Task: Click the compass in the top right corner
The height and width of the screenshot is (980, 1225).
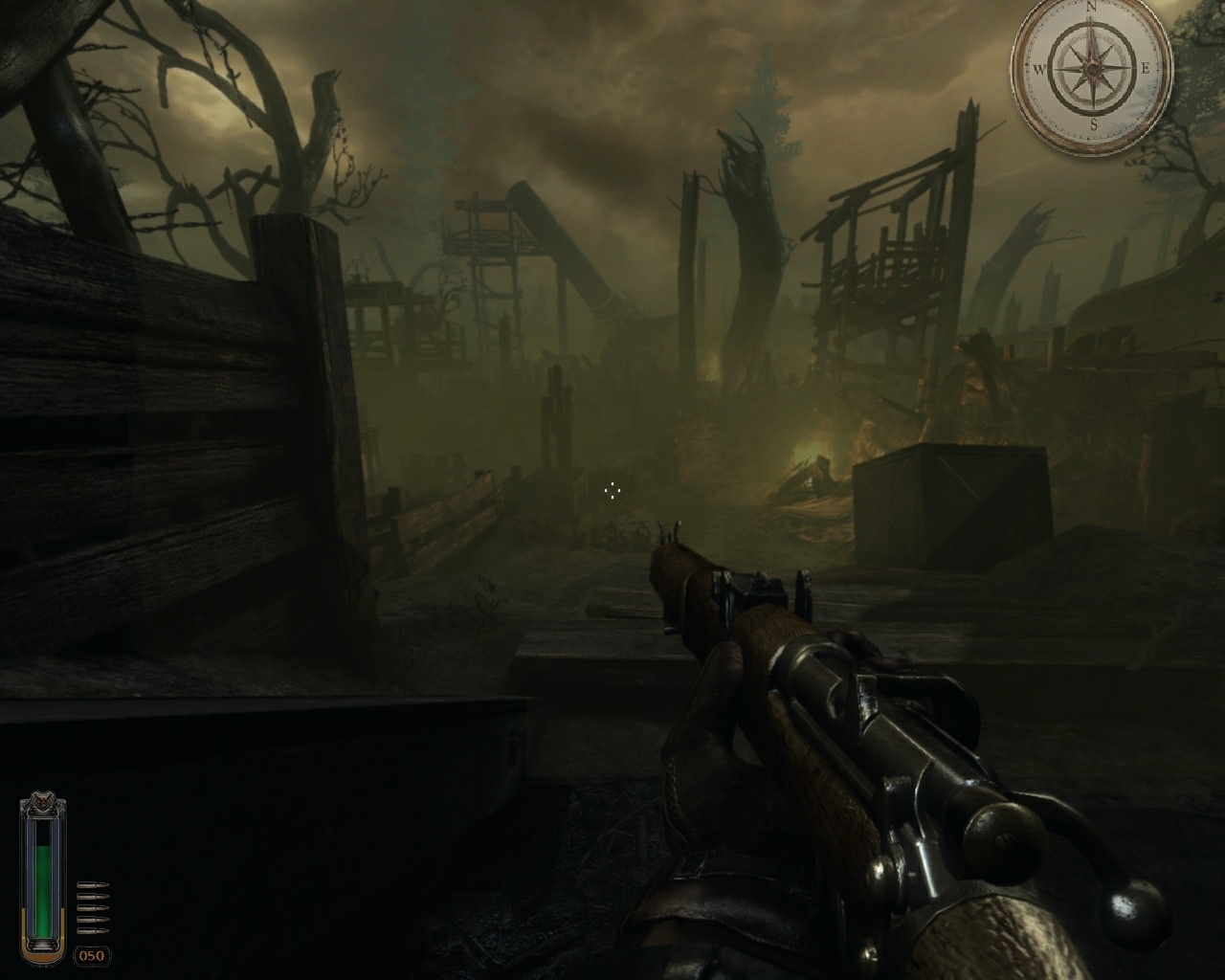Action: (1091, 69)
